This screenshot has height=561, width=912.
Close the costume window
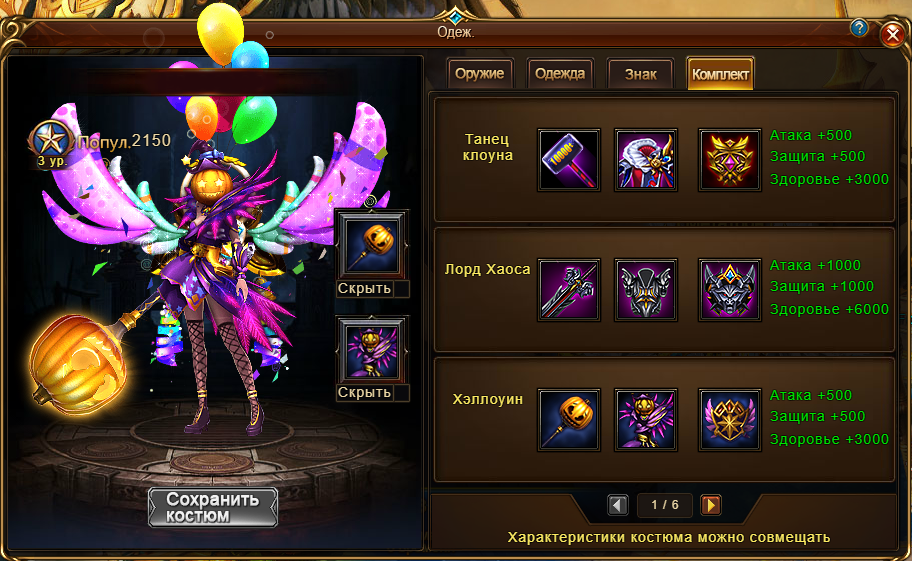(x=892, y=35)
